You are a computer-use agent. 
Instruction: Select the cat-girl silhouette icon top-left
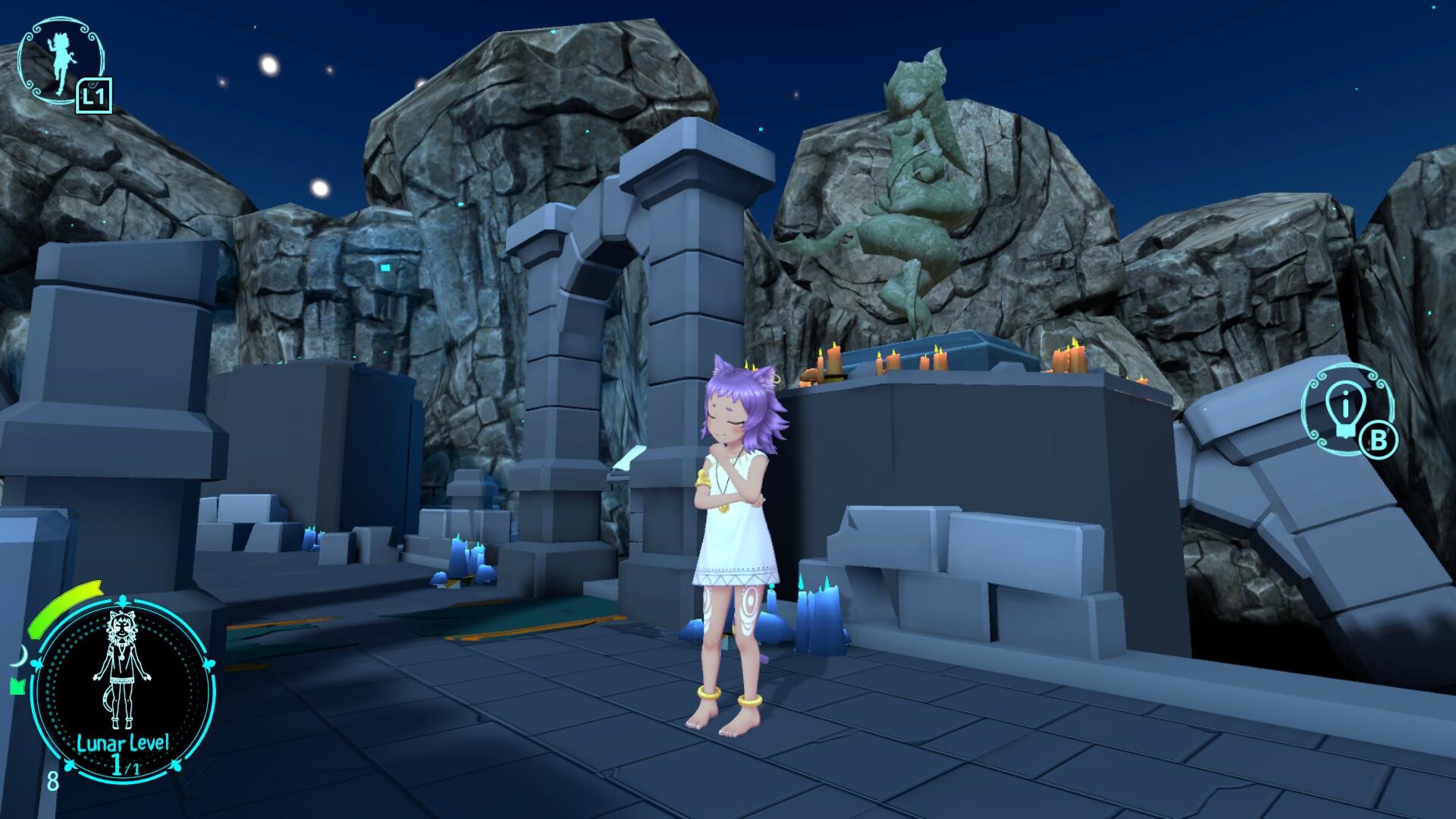(59, 59)
